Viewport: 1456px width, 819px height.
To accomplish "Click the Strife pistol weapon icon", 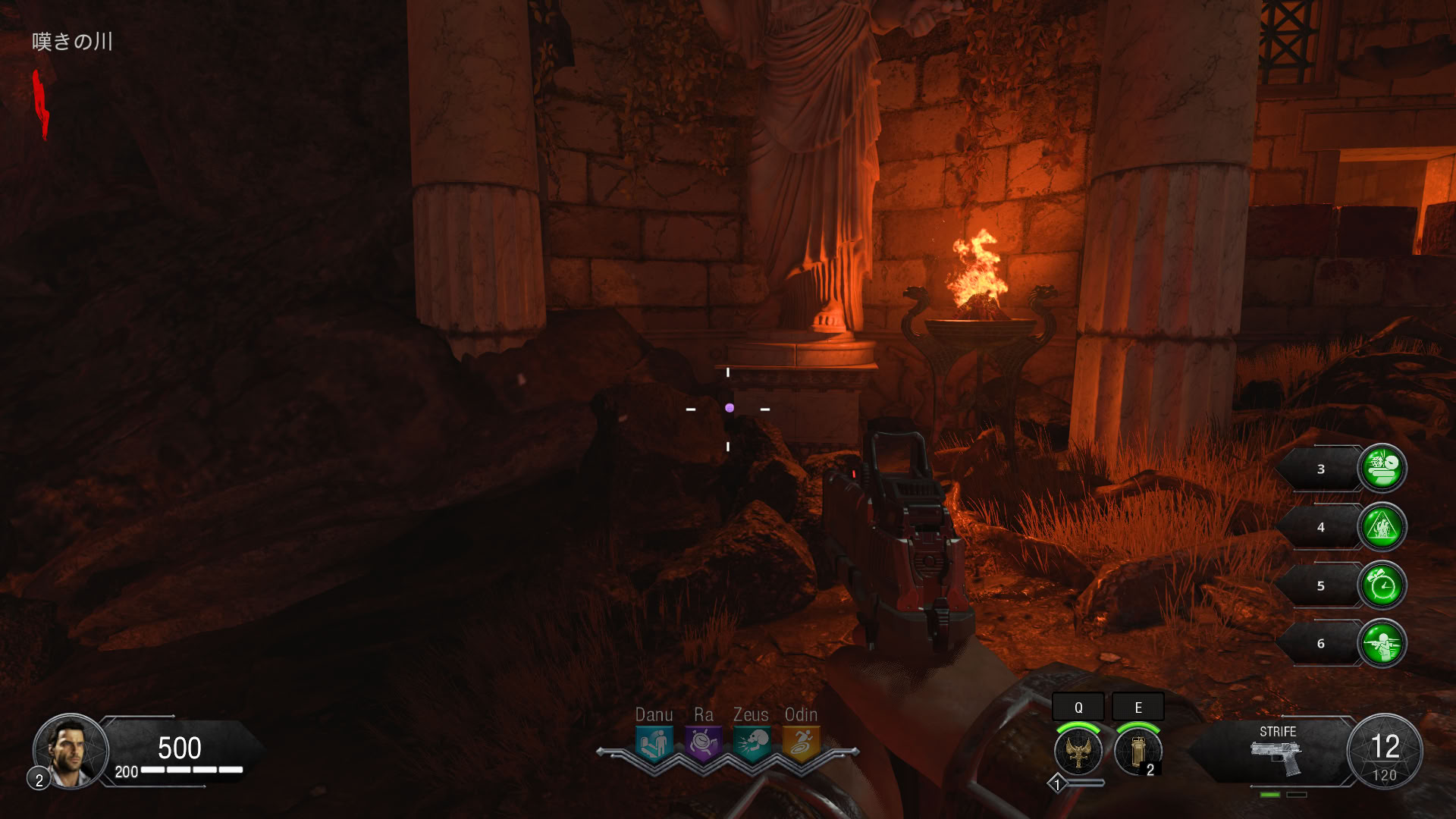I will coord(1276,757).
